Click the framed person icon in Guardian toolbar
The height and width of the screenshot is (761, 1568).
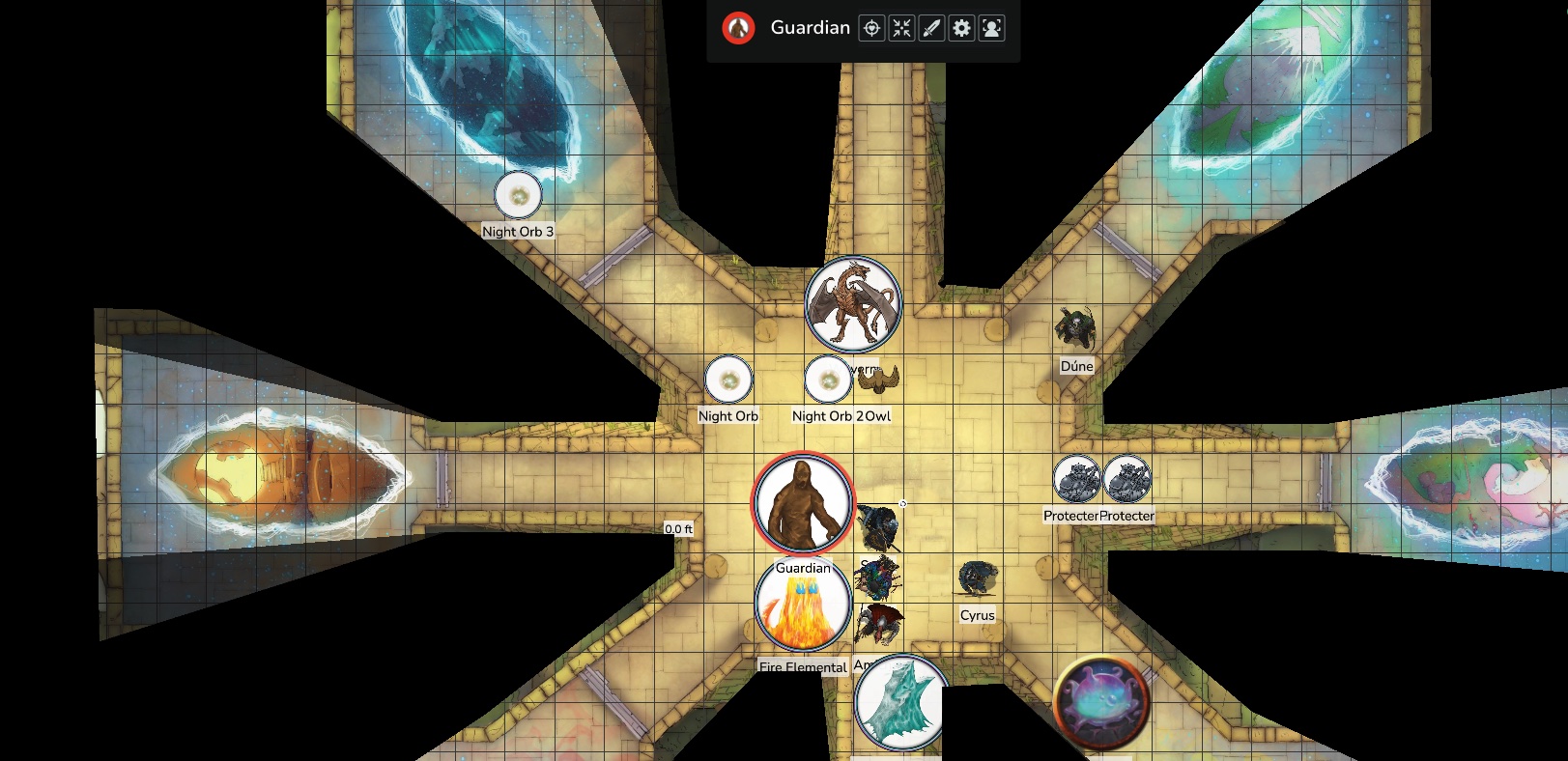tap(991, 28)
